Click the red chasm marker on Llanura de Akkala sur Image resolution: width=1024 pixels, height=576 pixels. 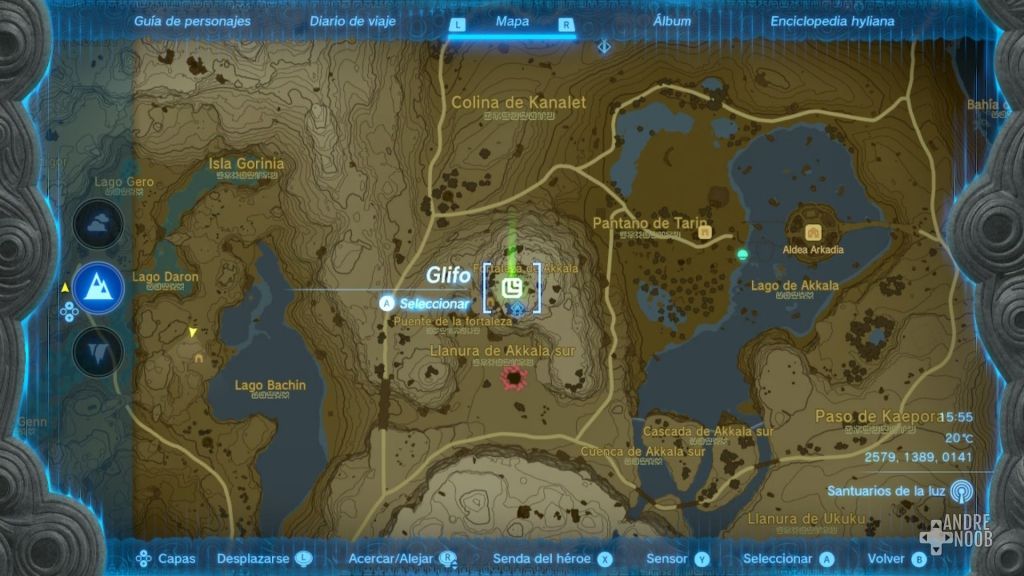[x=515, y=378]
